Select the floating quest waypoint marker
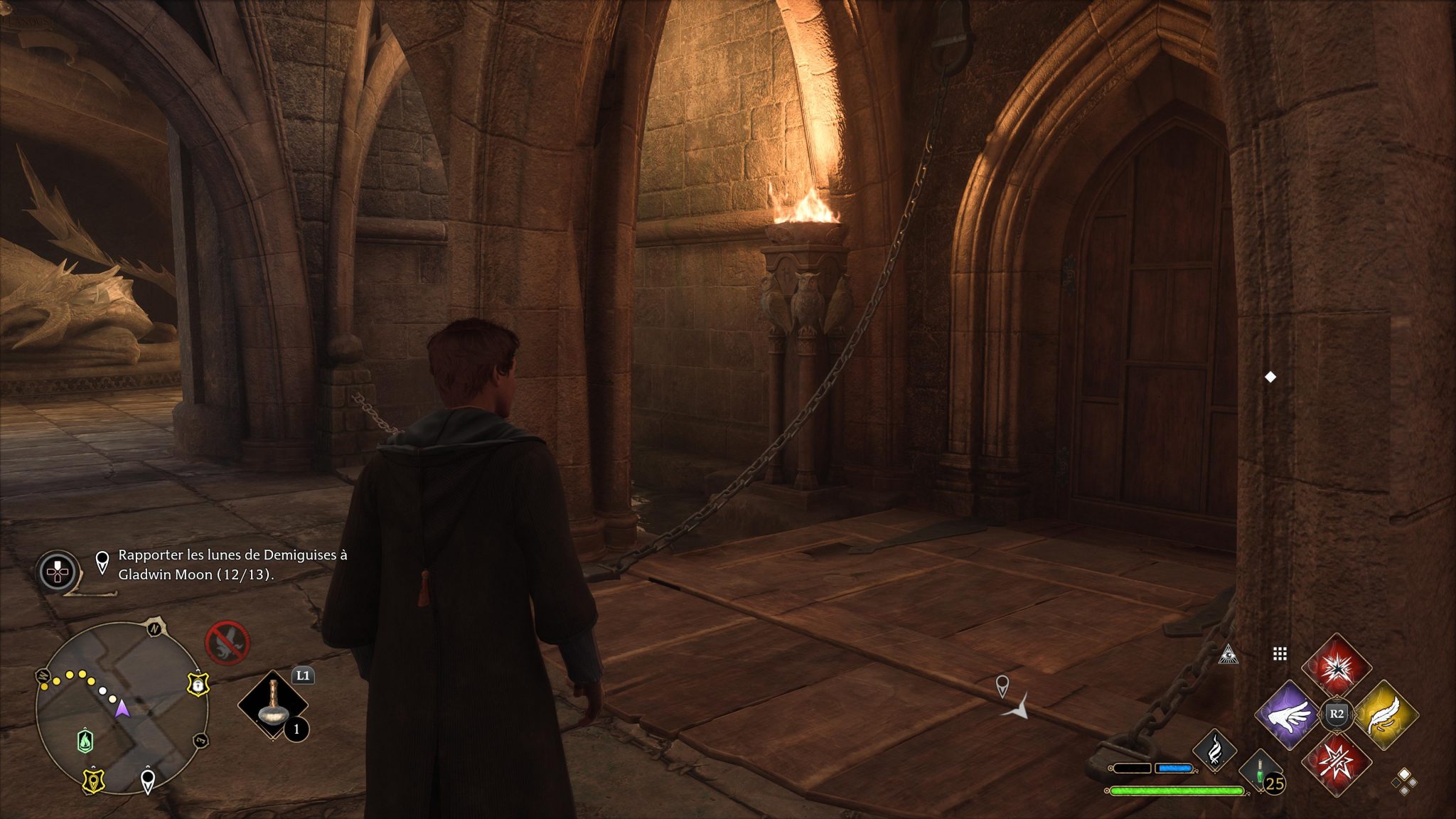Viewport: 1456px width, 819px height. (1002, 685)
